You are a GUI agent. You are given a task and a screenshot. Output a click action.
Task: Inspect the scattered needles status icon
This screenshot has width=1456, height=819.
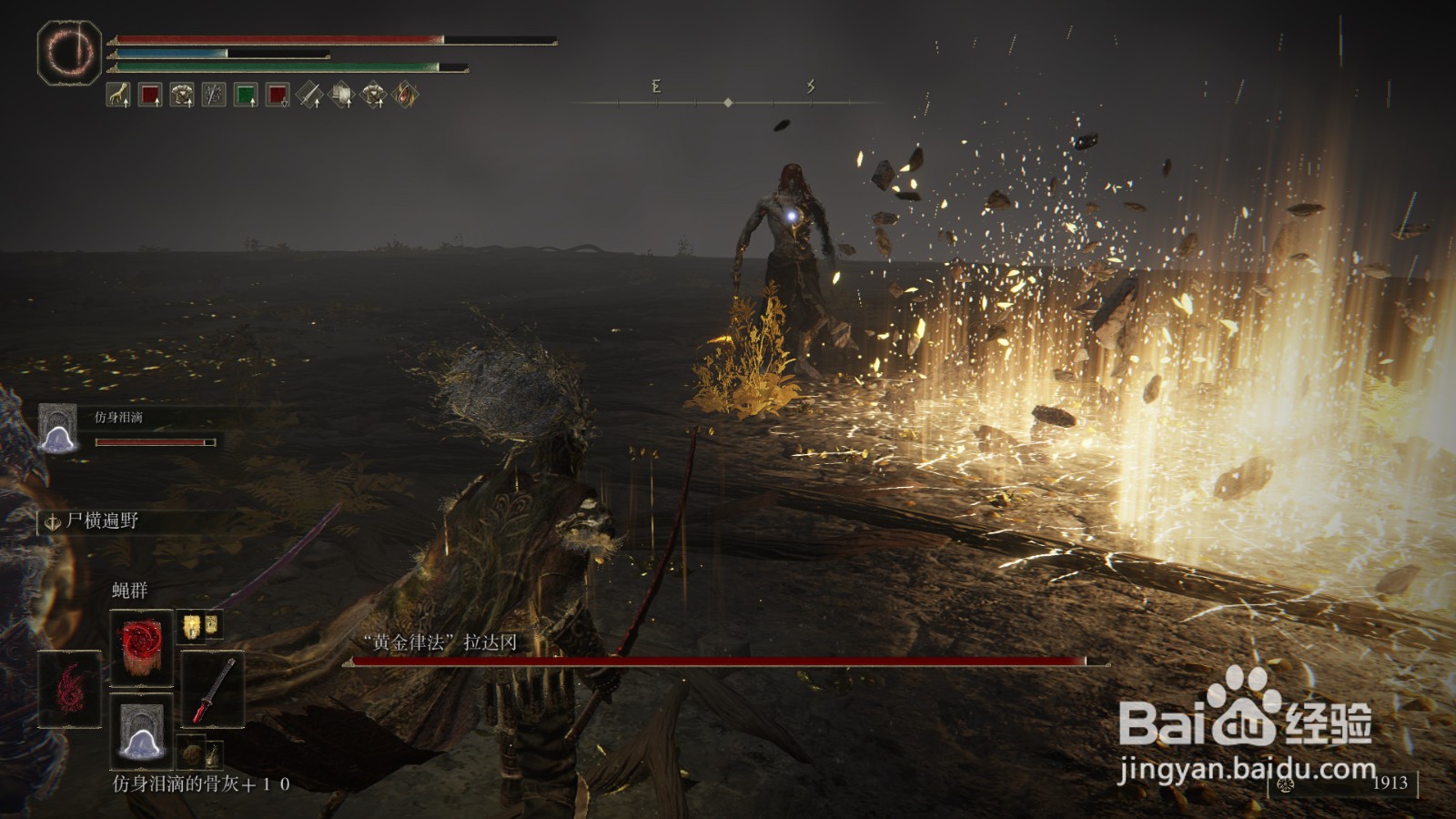[214, 95]
